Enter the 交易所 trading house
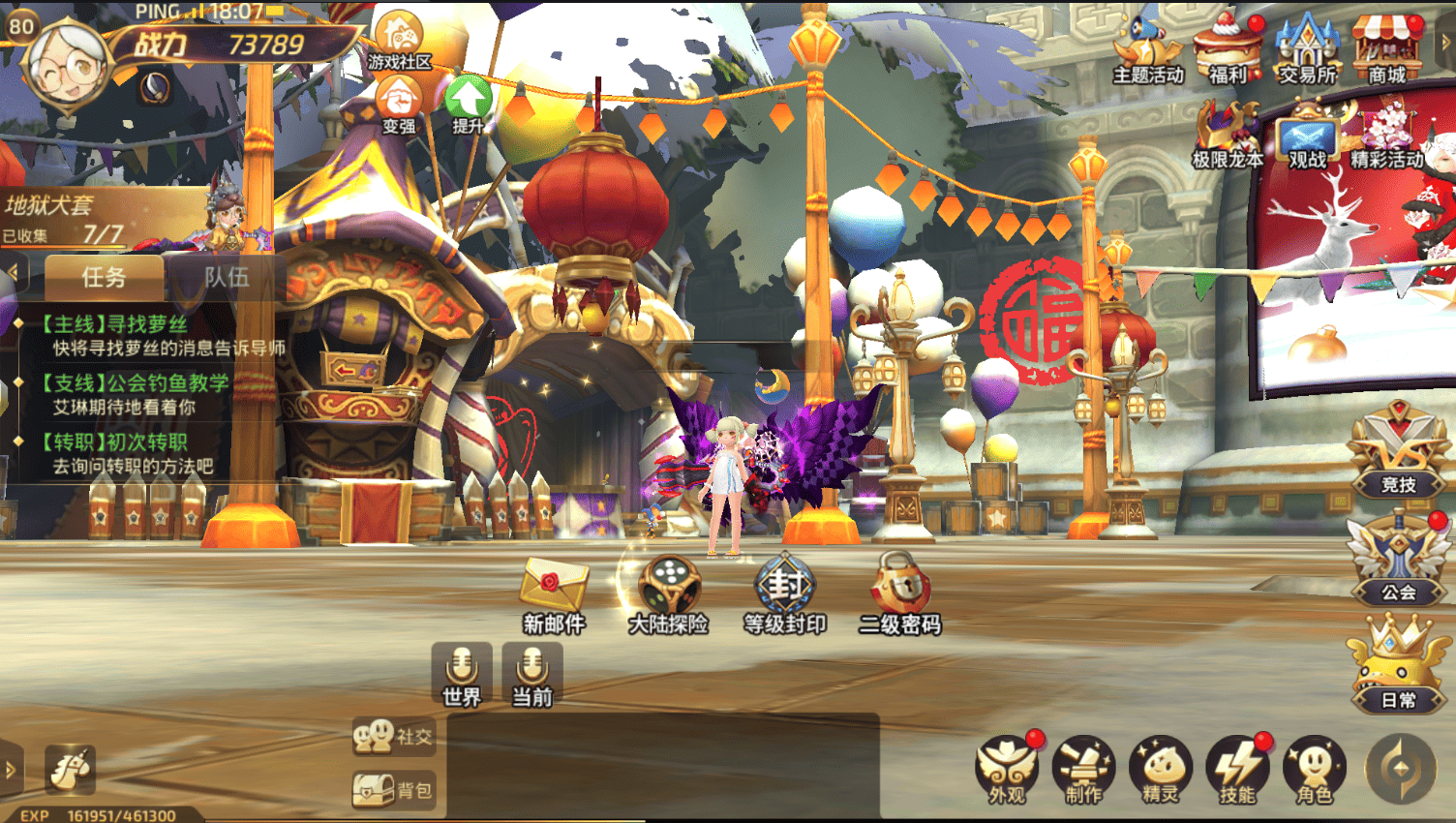Viewport: 1456px width, 823px height. (x=1307, y=48)
